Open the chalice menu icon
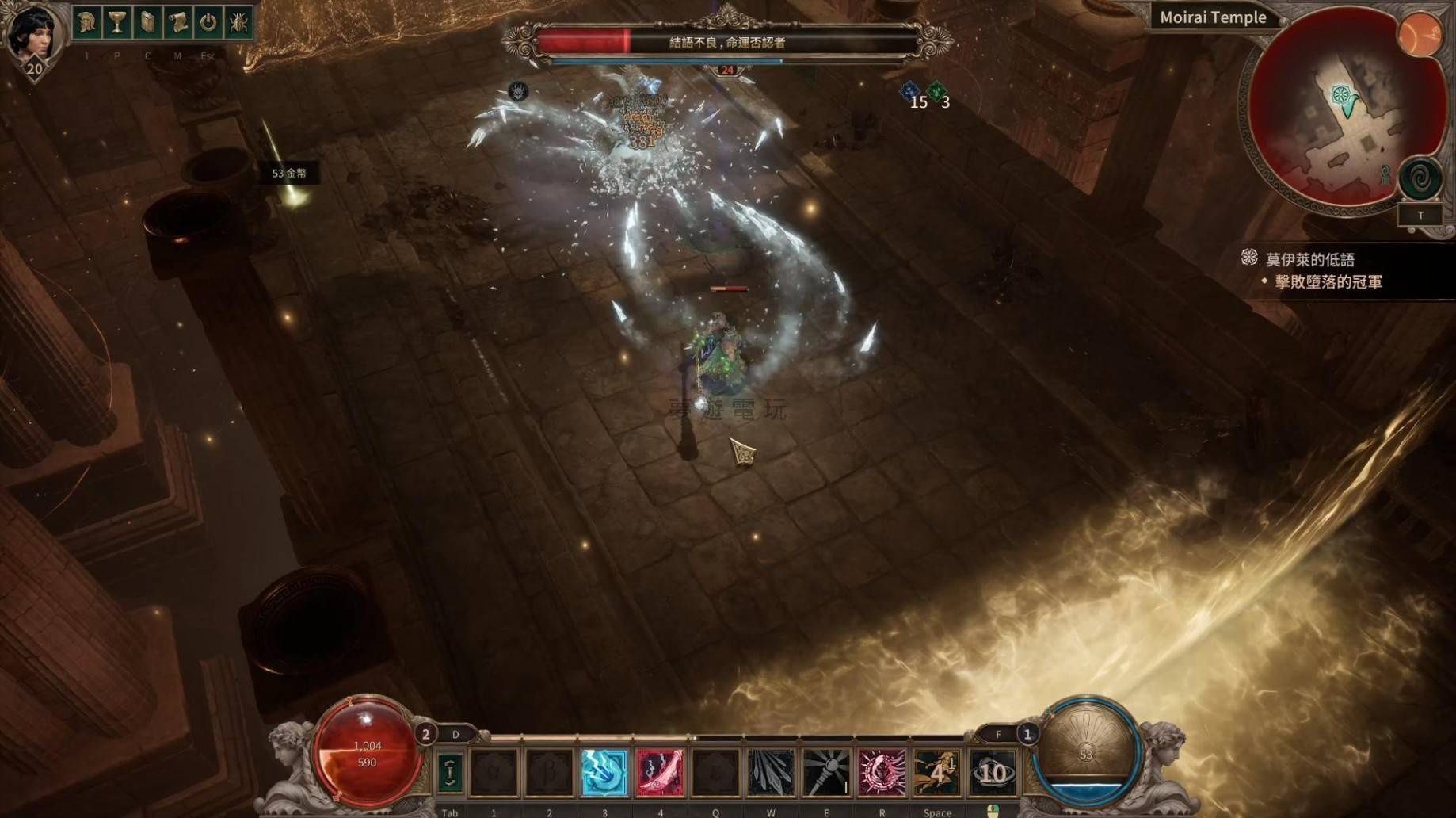This screenshot has width=1456, height=818. (x=117, y=22)
